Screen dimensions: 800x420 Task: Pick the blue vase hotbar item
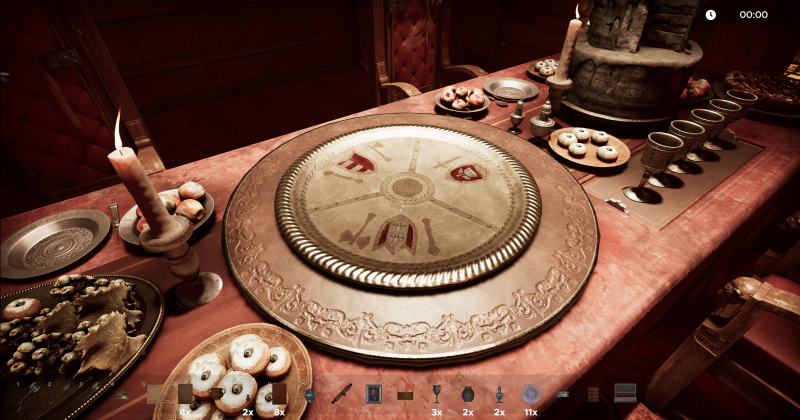(x=310, y=394)
